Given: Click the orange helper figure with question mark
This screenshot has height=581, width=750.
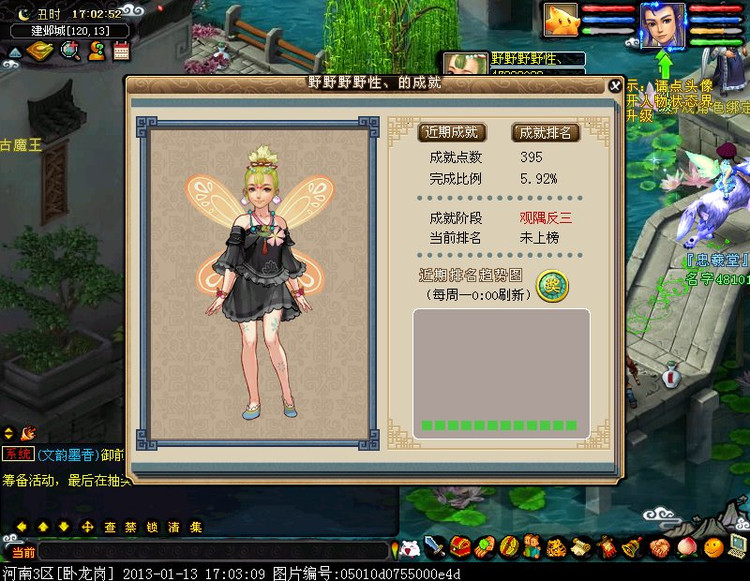Looking at the screenshot, I should pos(97,51).
